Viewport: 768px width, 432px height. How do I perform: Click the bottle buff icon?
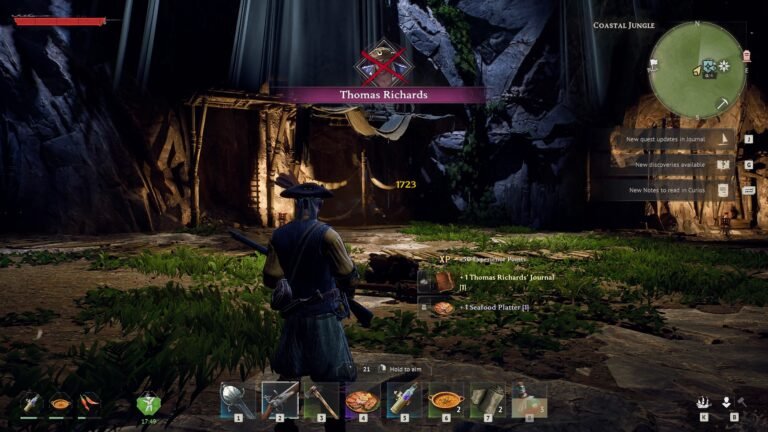(x=32, y=402)
